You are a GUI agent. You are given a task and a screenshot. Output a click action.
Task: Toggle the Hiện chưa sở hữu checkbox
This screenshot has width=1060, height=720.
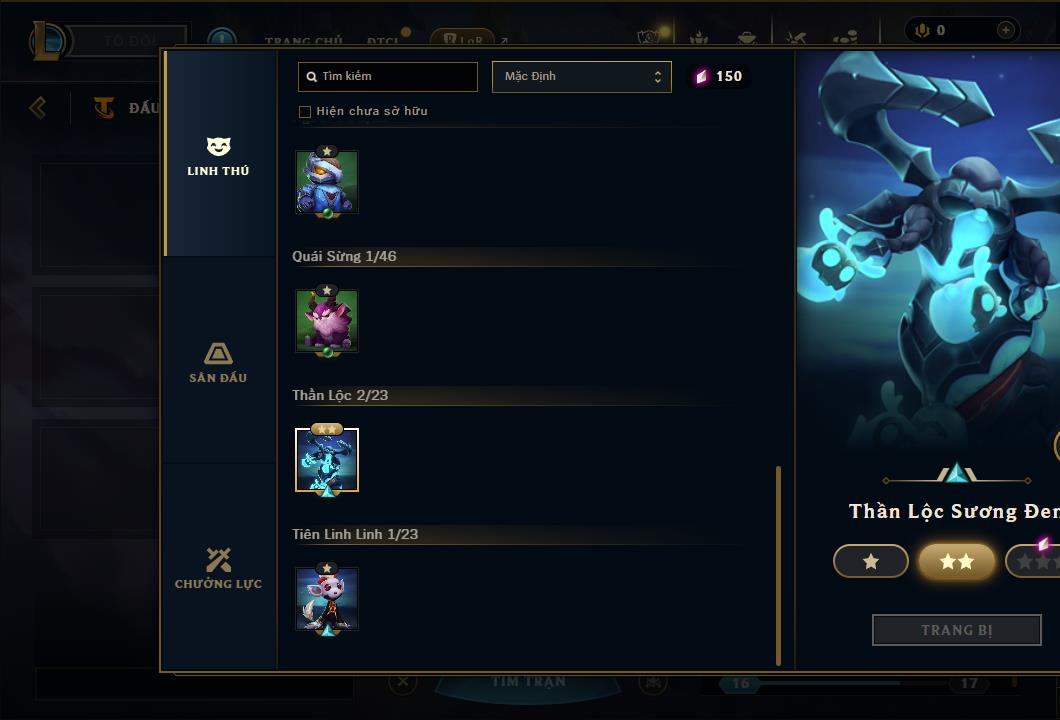(x=305, y=112)
